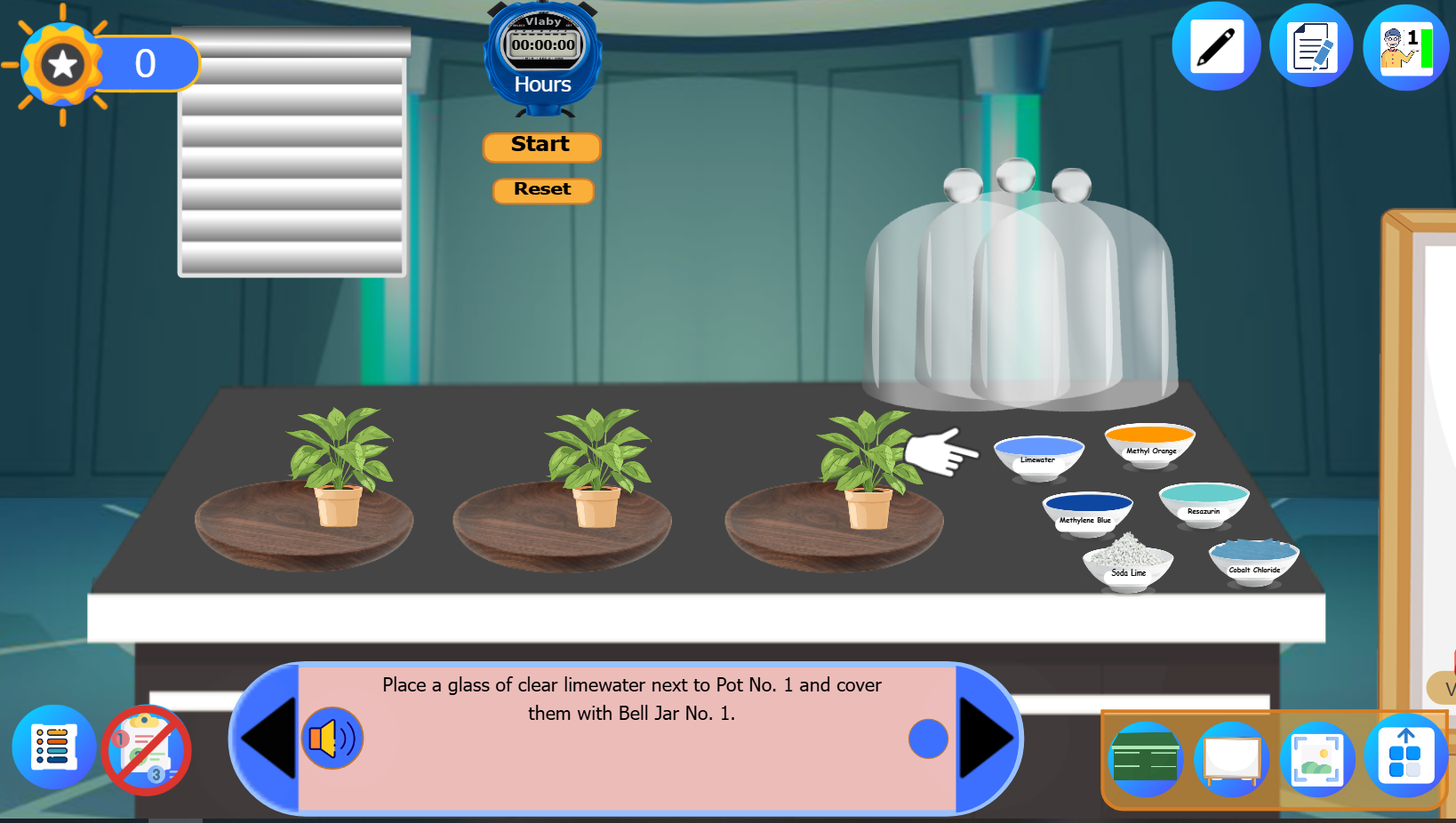Click the disabled report clipboard icon

pos(145,749)
